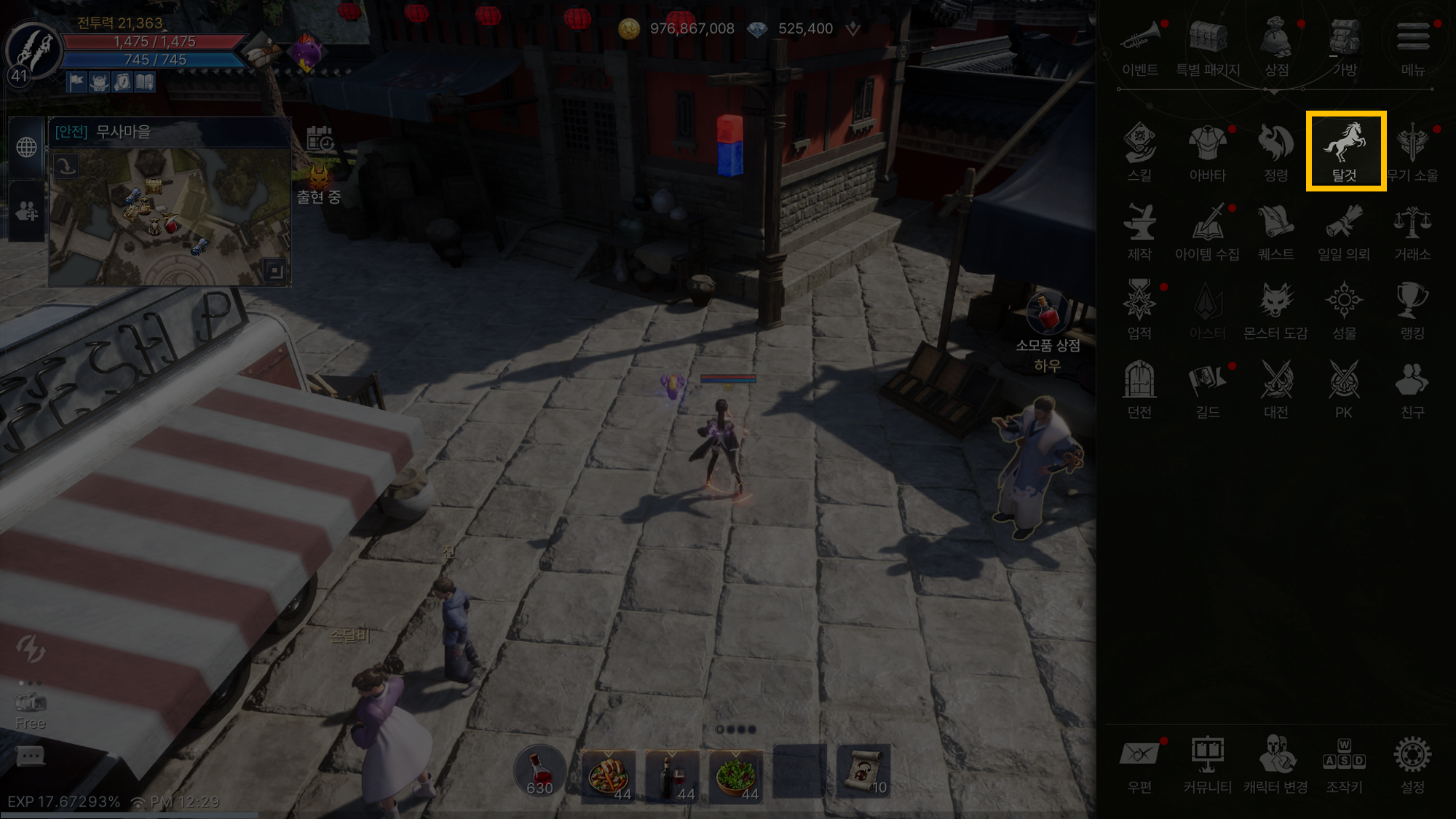The height and width of the screenshot is (819, 1456).
Task: Open the 우편 mail envelope
Action: tap(1139, 762)
